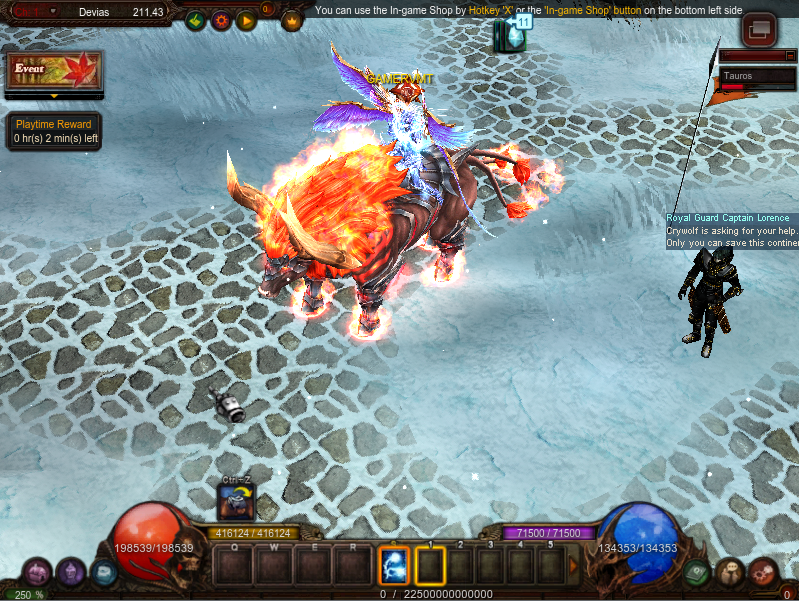Open the purple helmet character icon
The height and width of the screenshot is (601, 799).
click(x=70, y=572)
